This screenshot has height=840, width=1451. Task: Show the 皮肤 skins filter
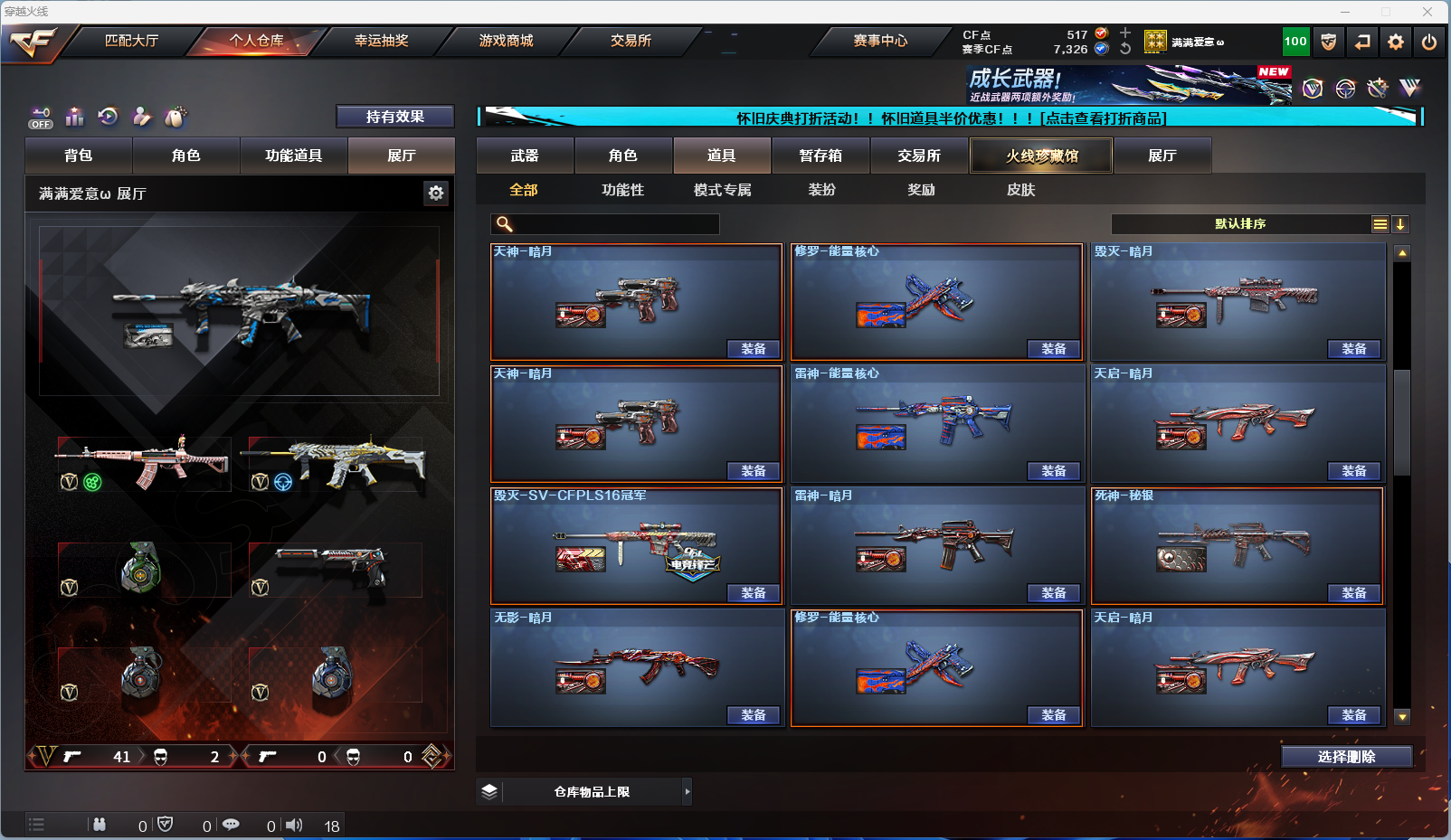(x=1020, y=190)
